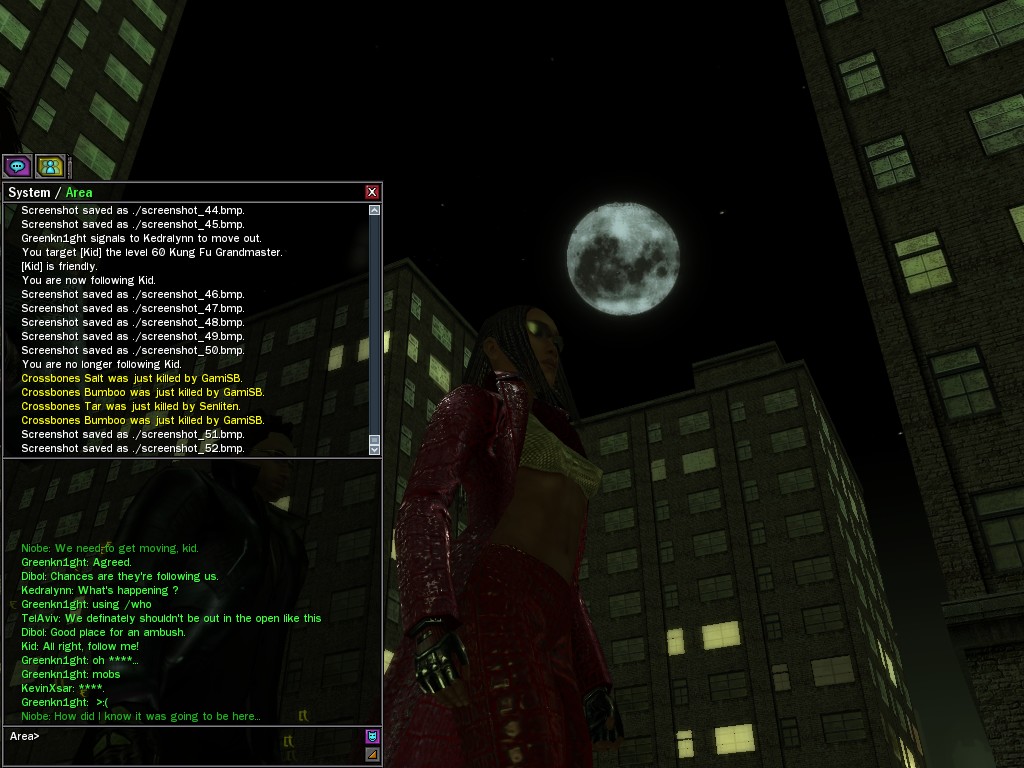Open the team/group people icon
Image resolution: width=1024 pixels, height=768 pixels.
(49, 166)
